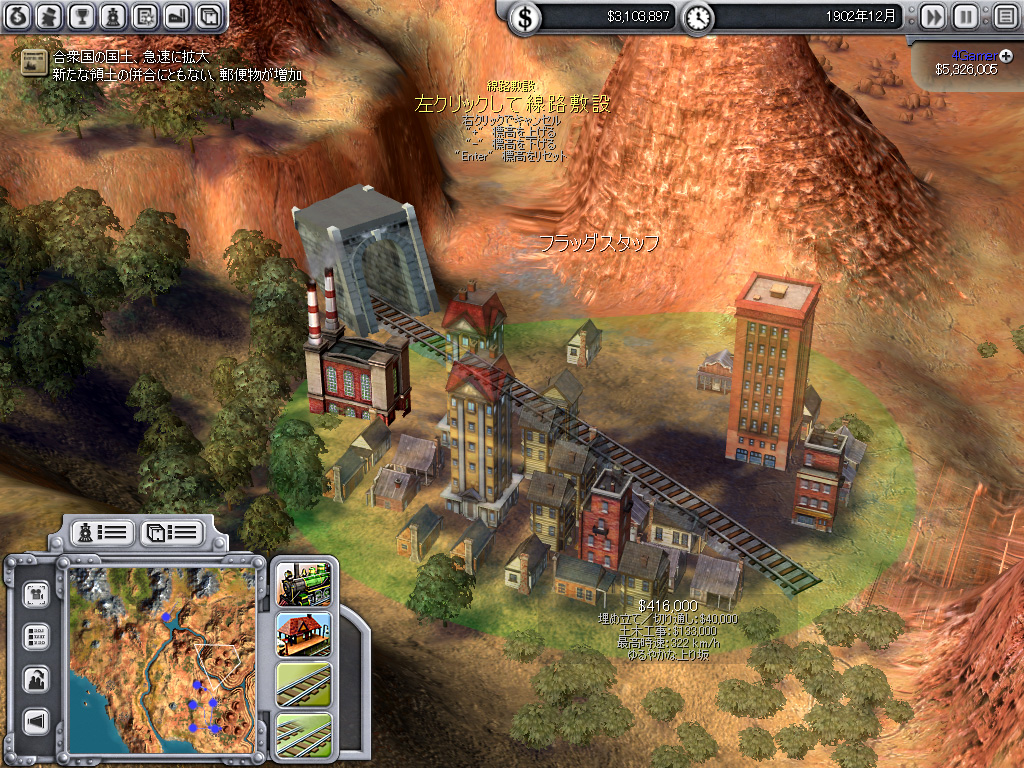Click the camera view button beside minimap
The height and width of the screenshot is (768, 1024).
37,593
